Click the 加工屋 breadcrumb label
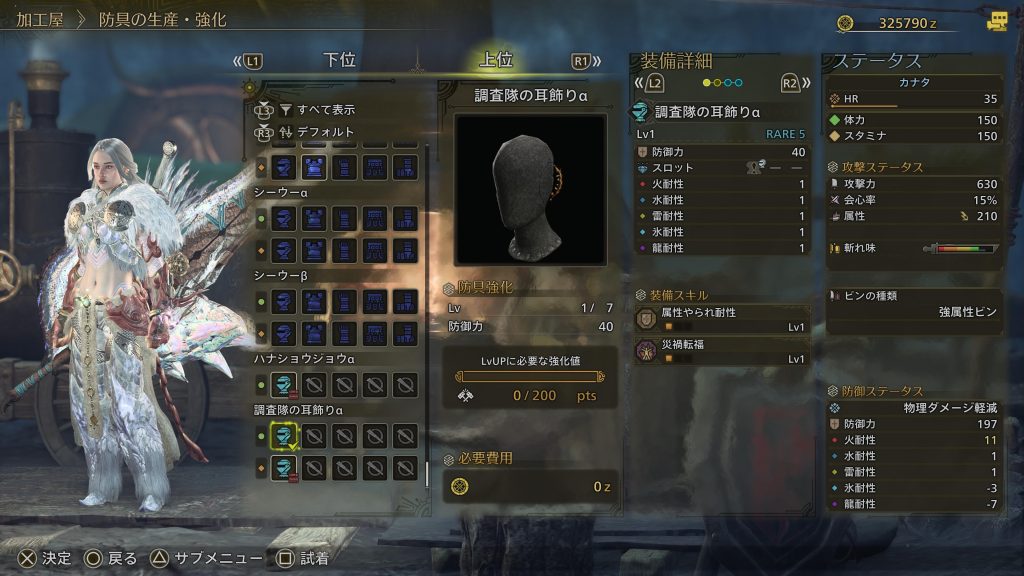 (x=40, y=20)
